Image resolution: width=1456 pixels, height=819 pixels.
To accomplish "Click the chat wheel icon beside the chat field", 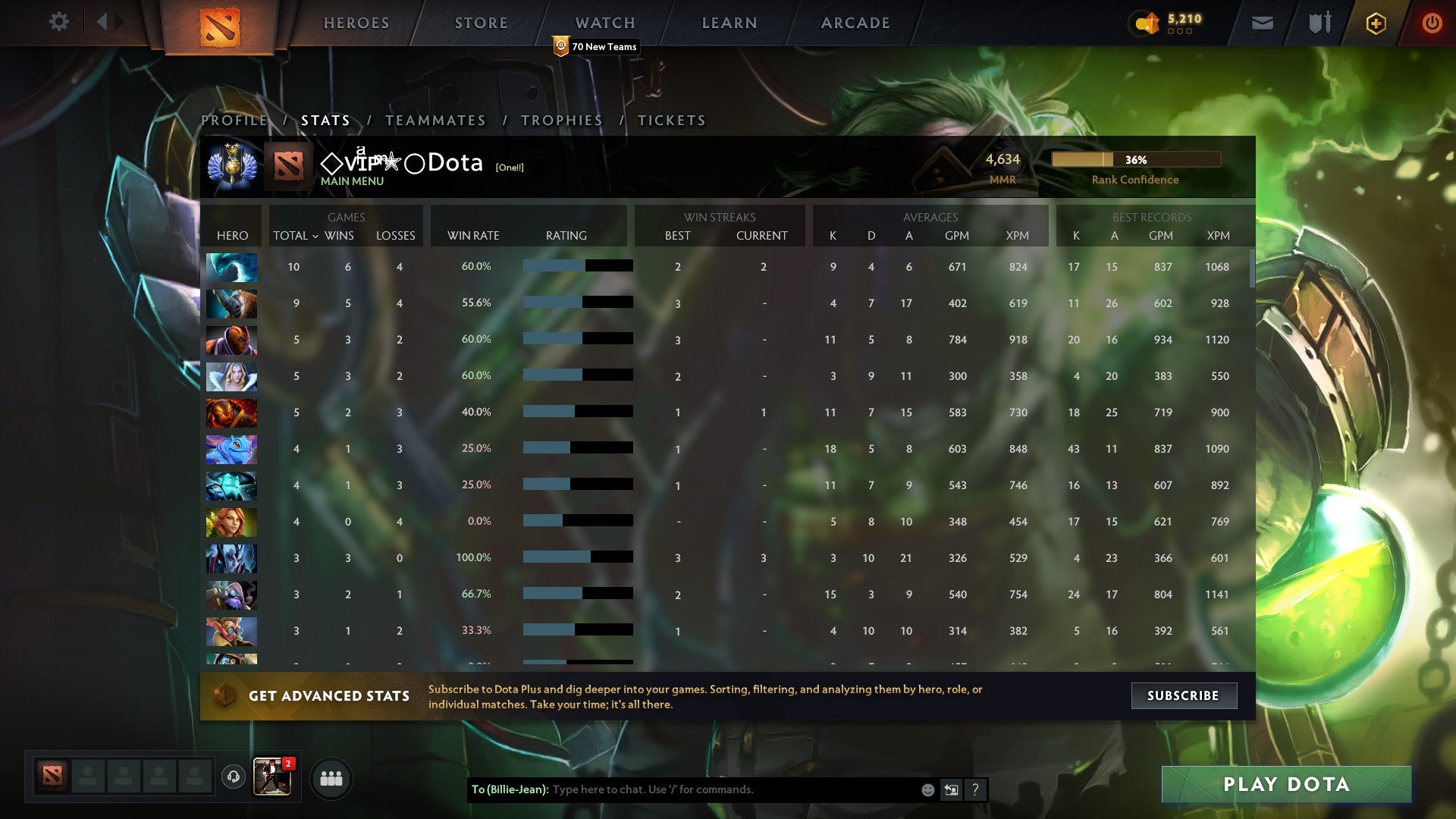I will (x=951, y=789).
